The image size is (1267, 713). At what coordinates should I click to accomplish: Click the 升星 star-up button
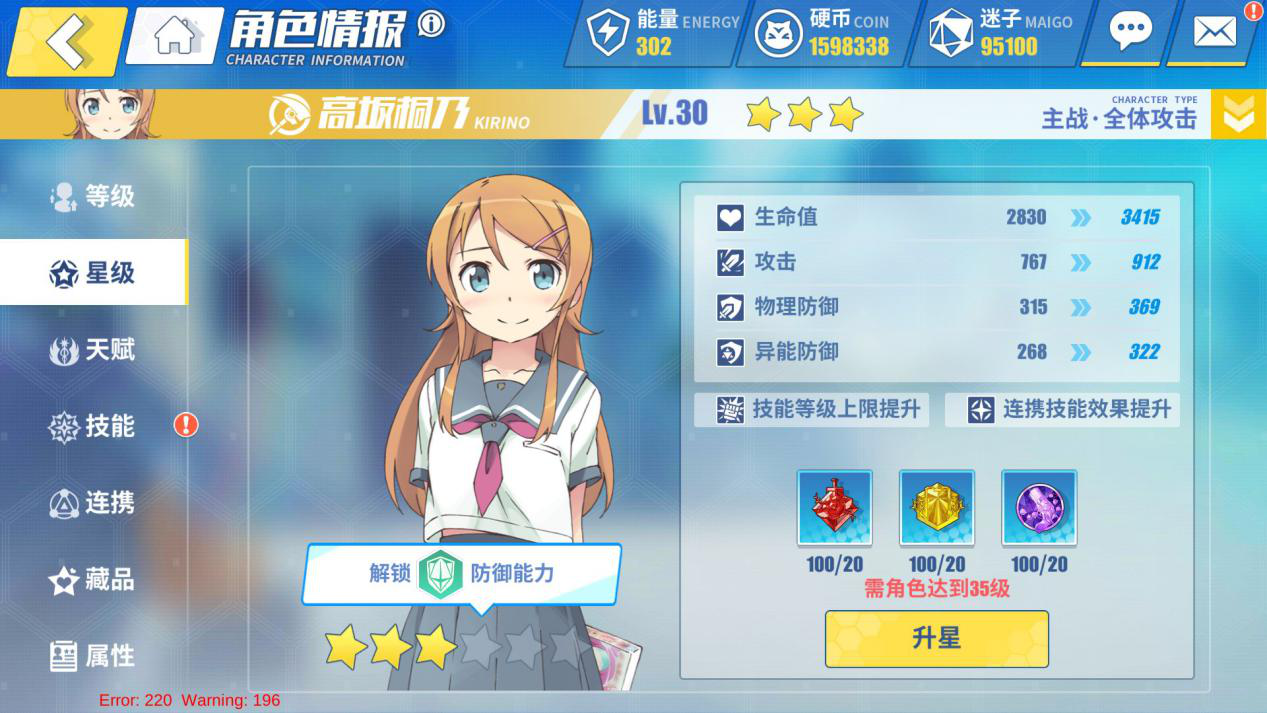tap(936, 638)
